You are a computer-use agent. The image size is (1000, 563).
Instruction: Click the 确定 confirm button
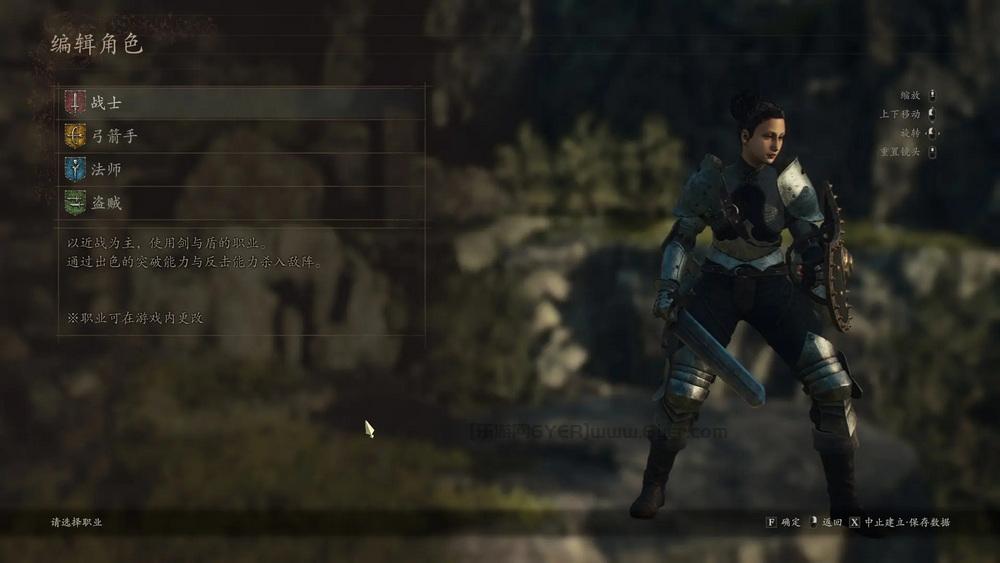tap(784, 522)
